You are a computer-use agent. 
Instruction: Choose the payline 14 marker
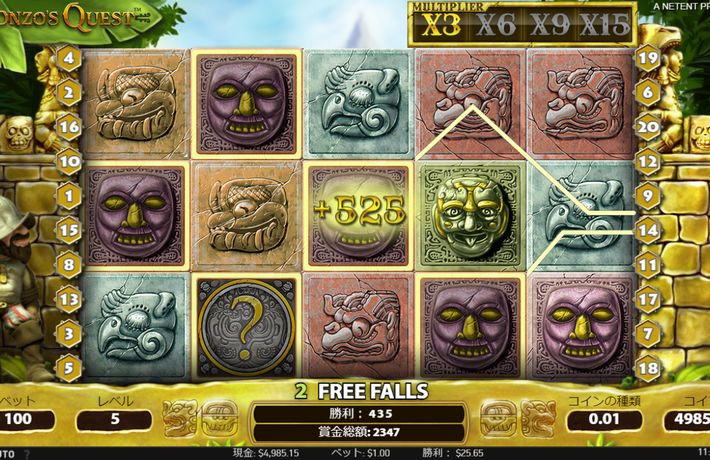[647, 230]
